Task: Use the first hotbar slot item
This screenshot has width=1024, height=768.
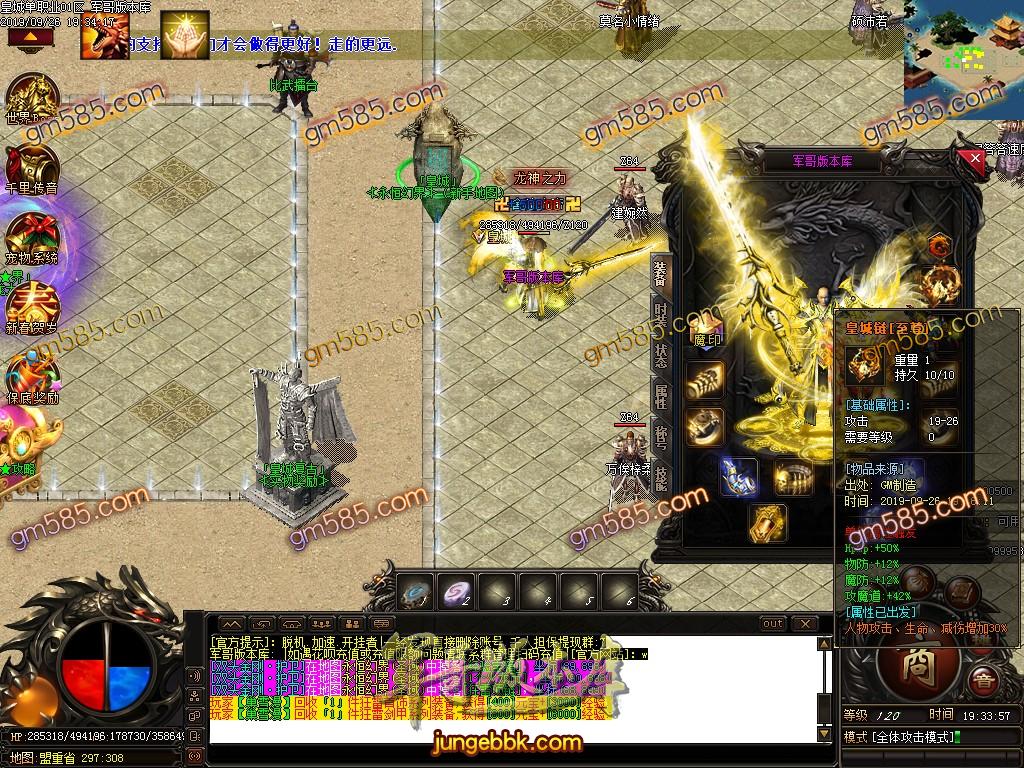Action: [416, 592]
